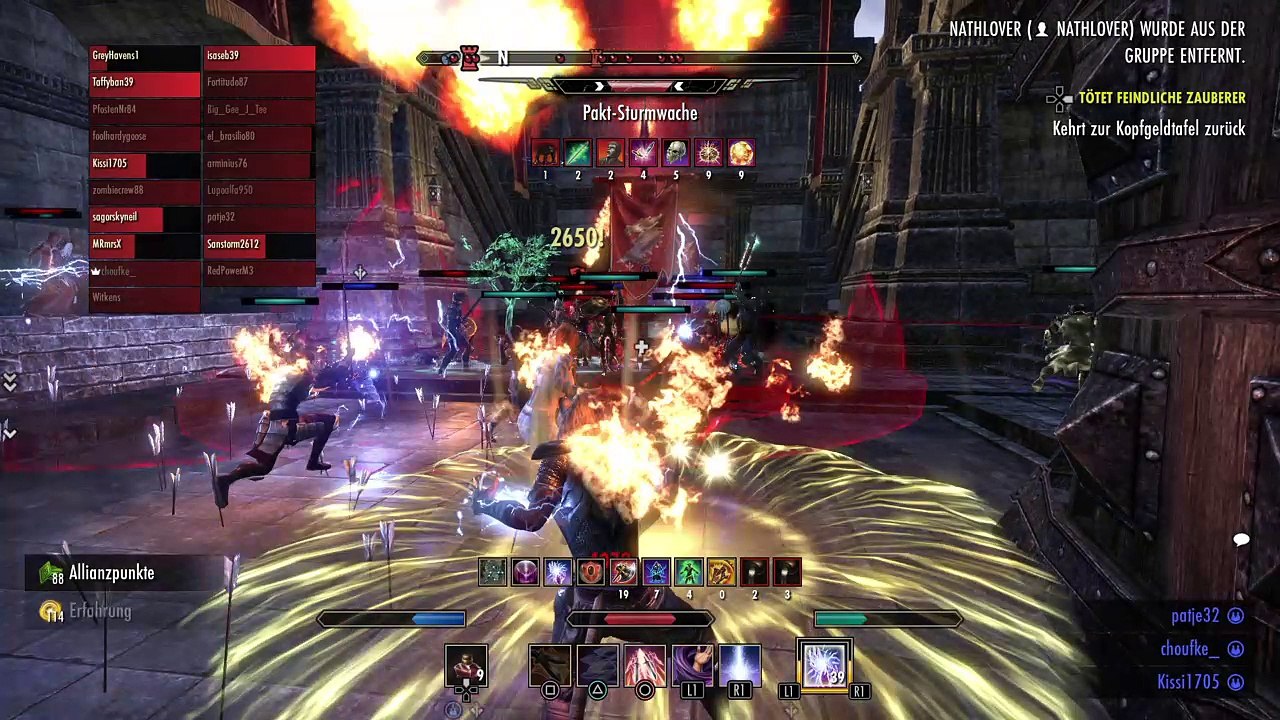Use the quickslot potion item
This screenshot has width=1280, height=720.
click(466, 667)
